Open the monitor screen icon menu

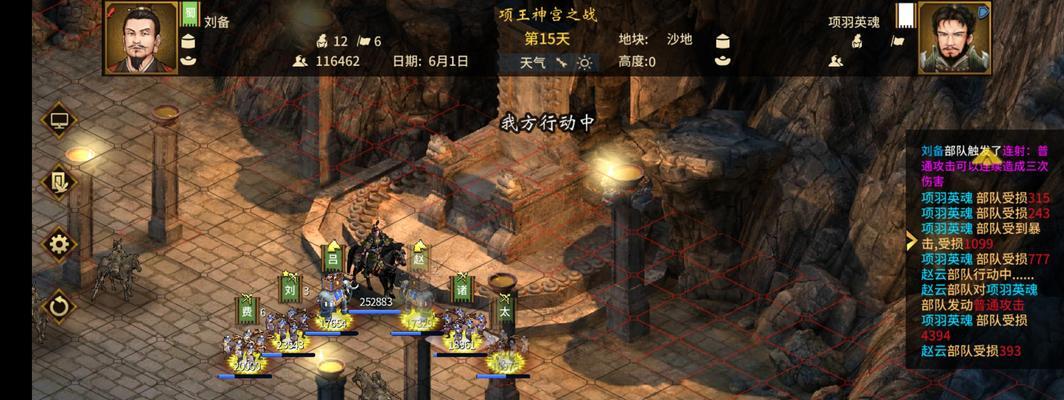[58, 121]
